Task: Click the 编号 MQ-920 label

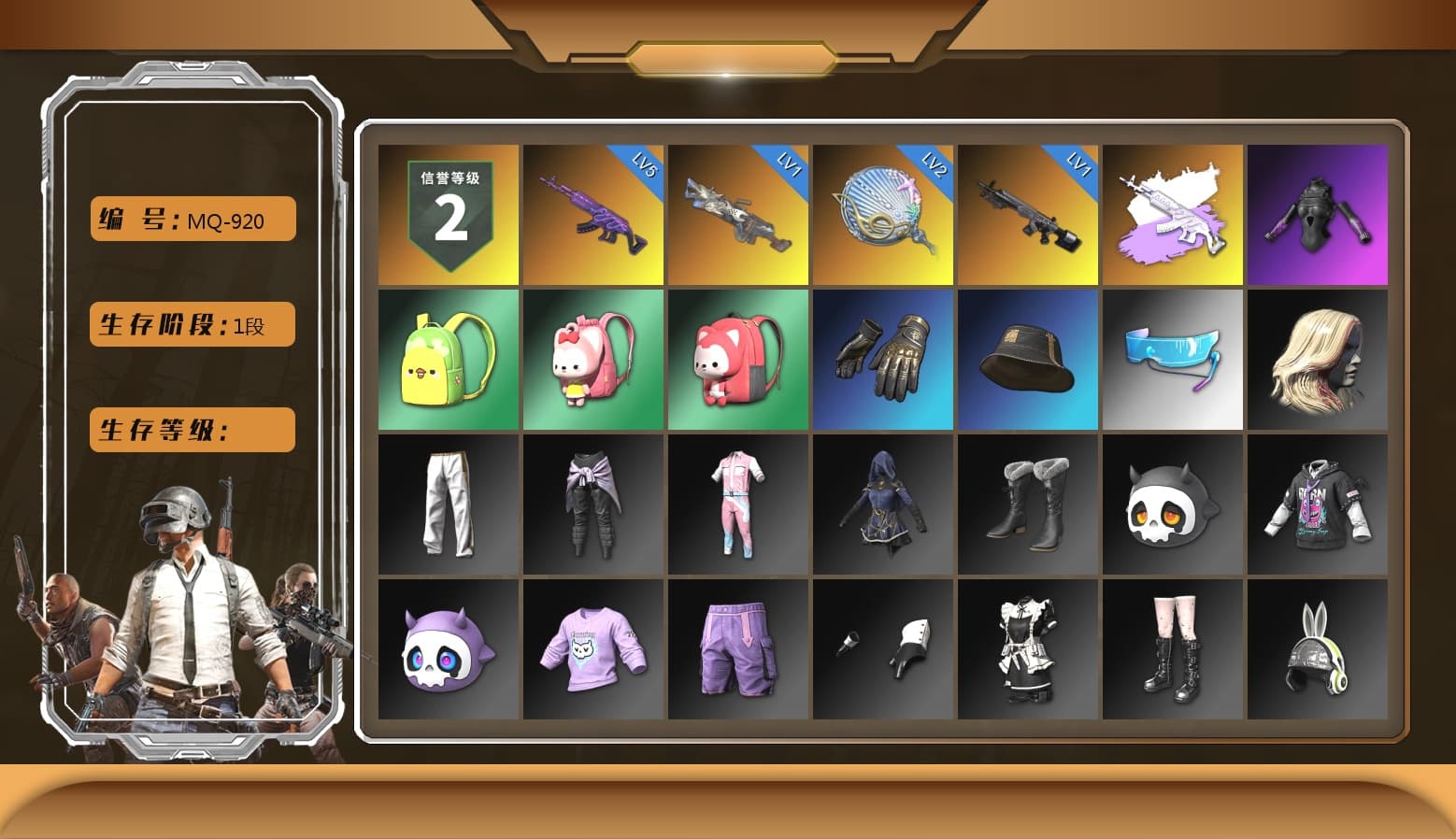Action: click(x=191, y=219)
